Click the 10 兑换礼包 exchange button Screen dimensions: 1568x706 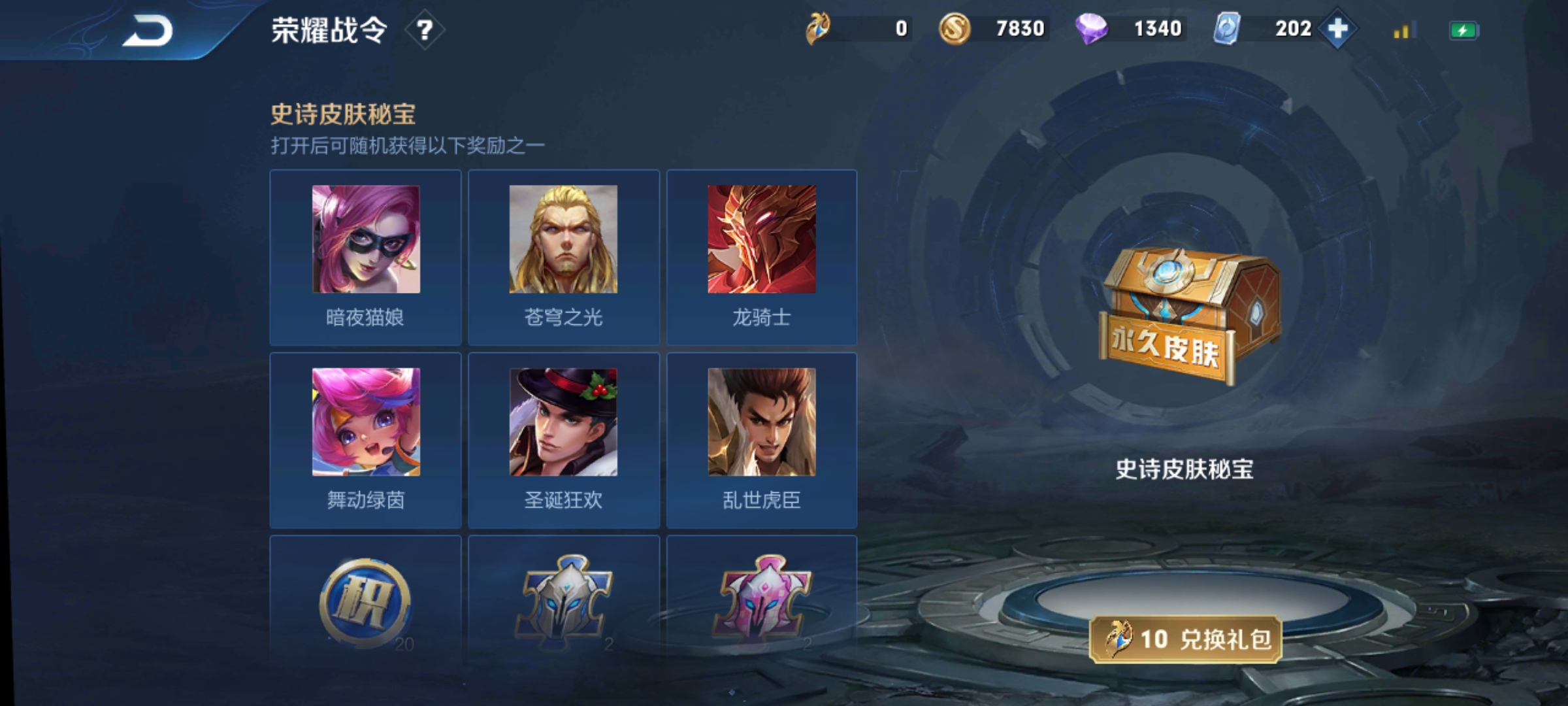pyautogui.click(x=1185, y=639)
